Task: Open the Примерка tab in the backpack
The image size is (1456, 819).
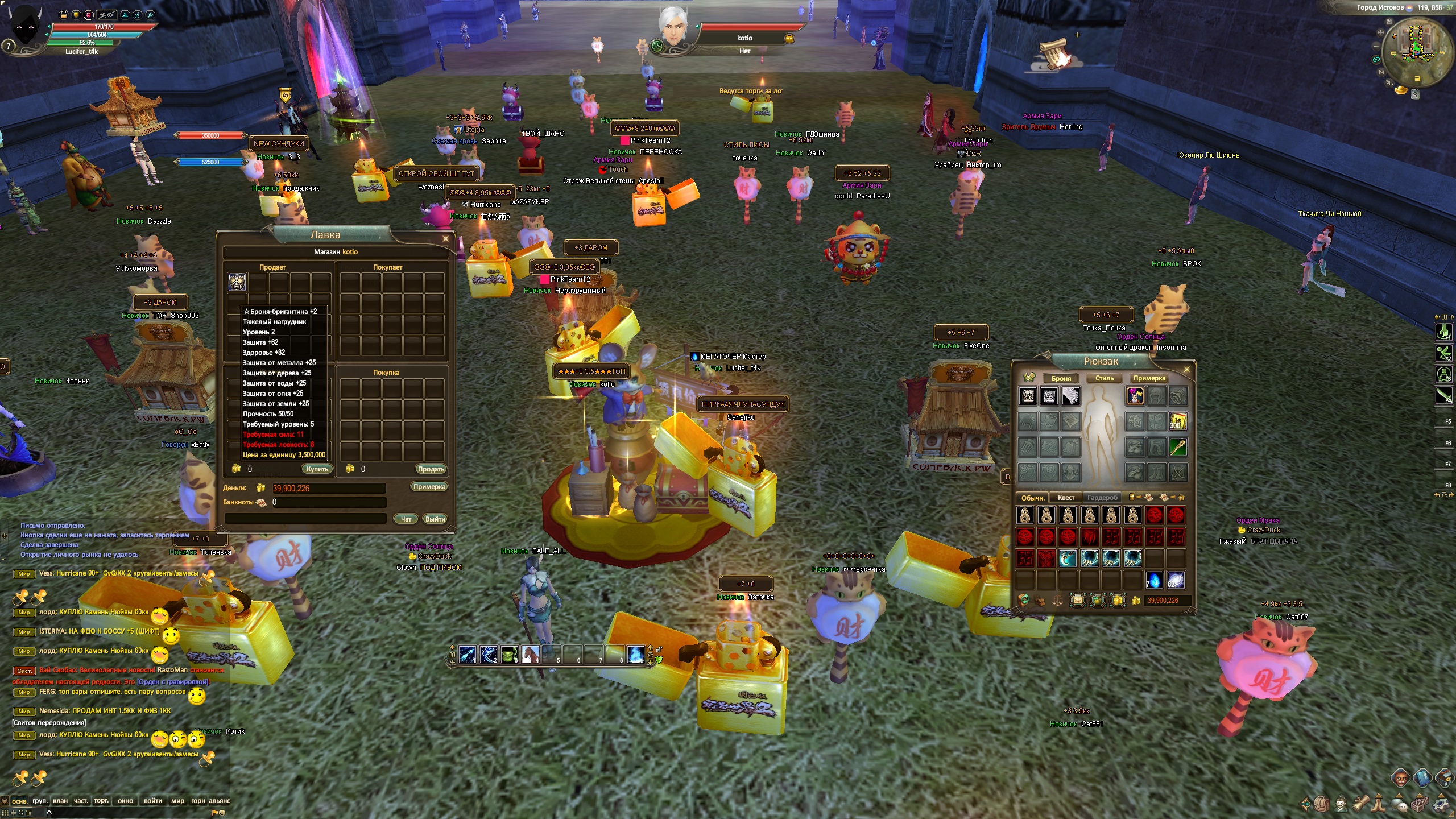Action: tap(1149, 378)
